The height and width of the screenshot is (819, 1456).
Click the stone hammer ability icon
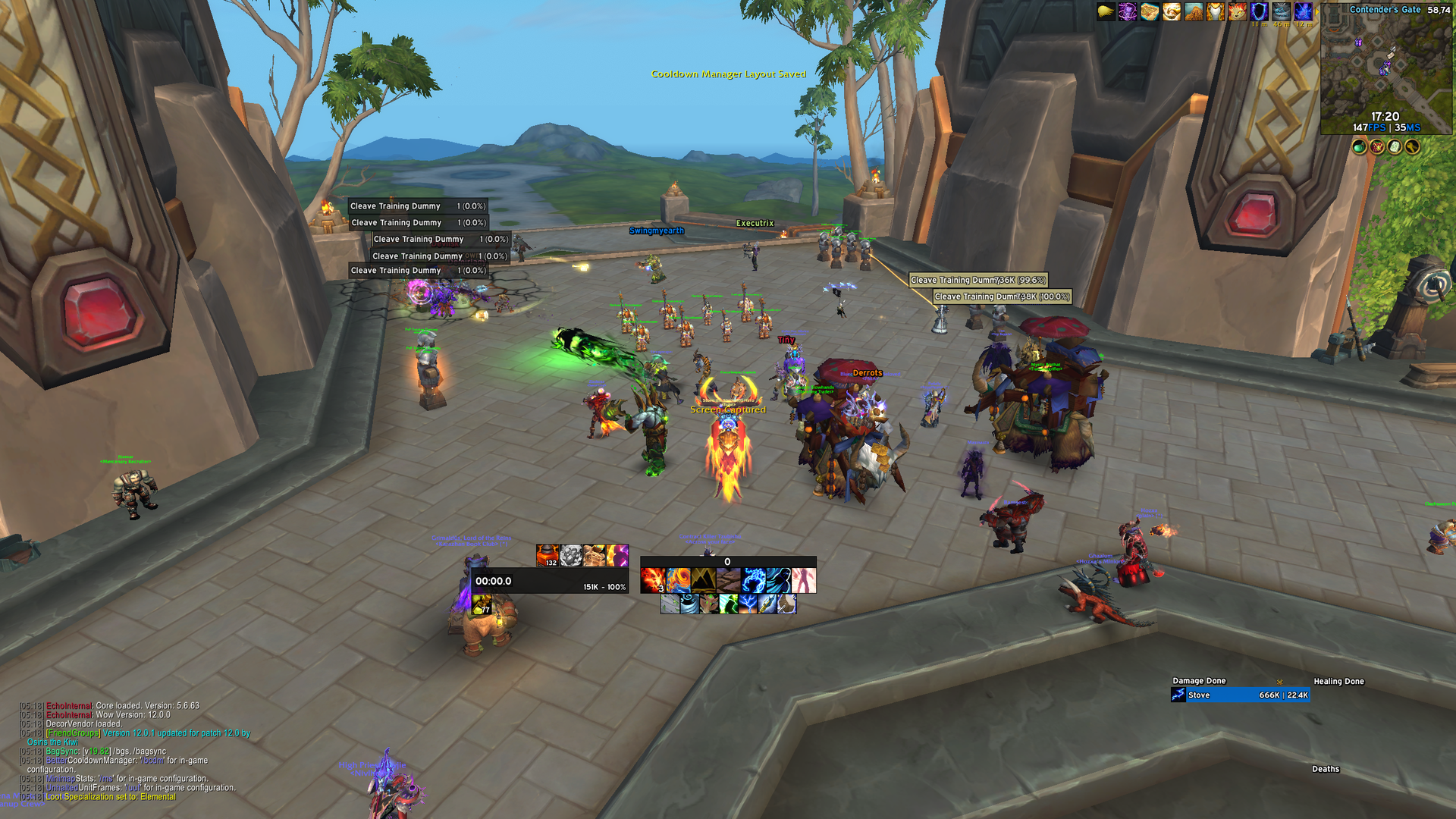tap(786, 604)
